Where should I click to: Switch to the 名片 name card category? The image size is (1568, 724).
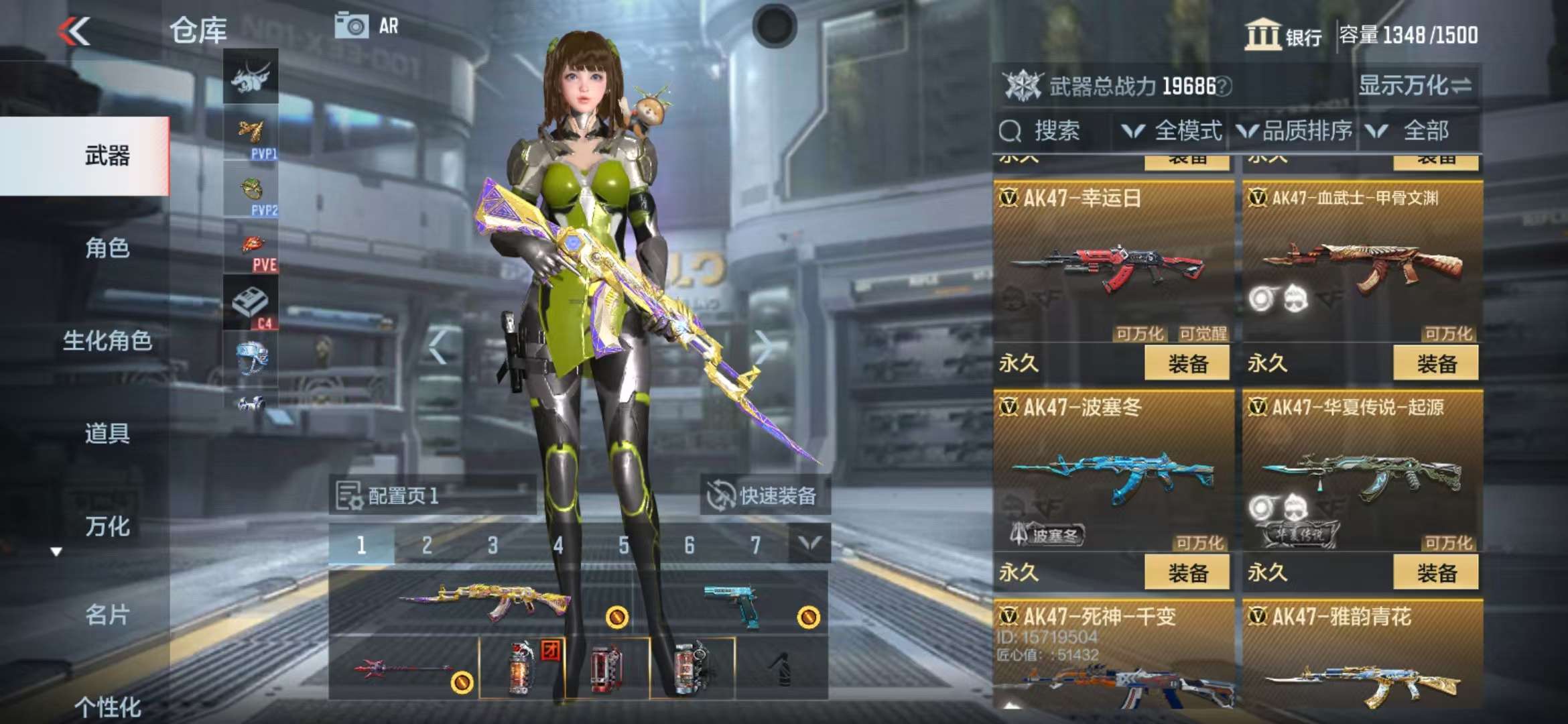pyautogui.click(x=107, y=615)
